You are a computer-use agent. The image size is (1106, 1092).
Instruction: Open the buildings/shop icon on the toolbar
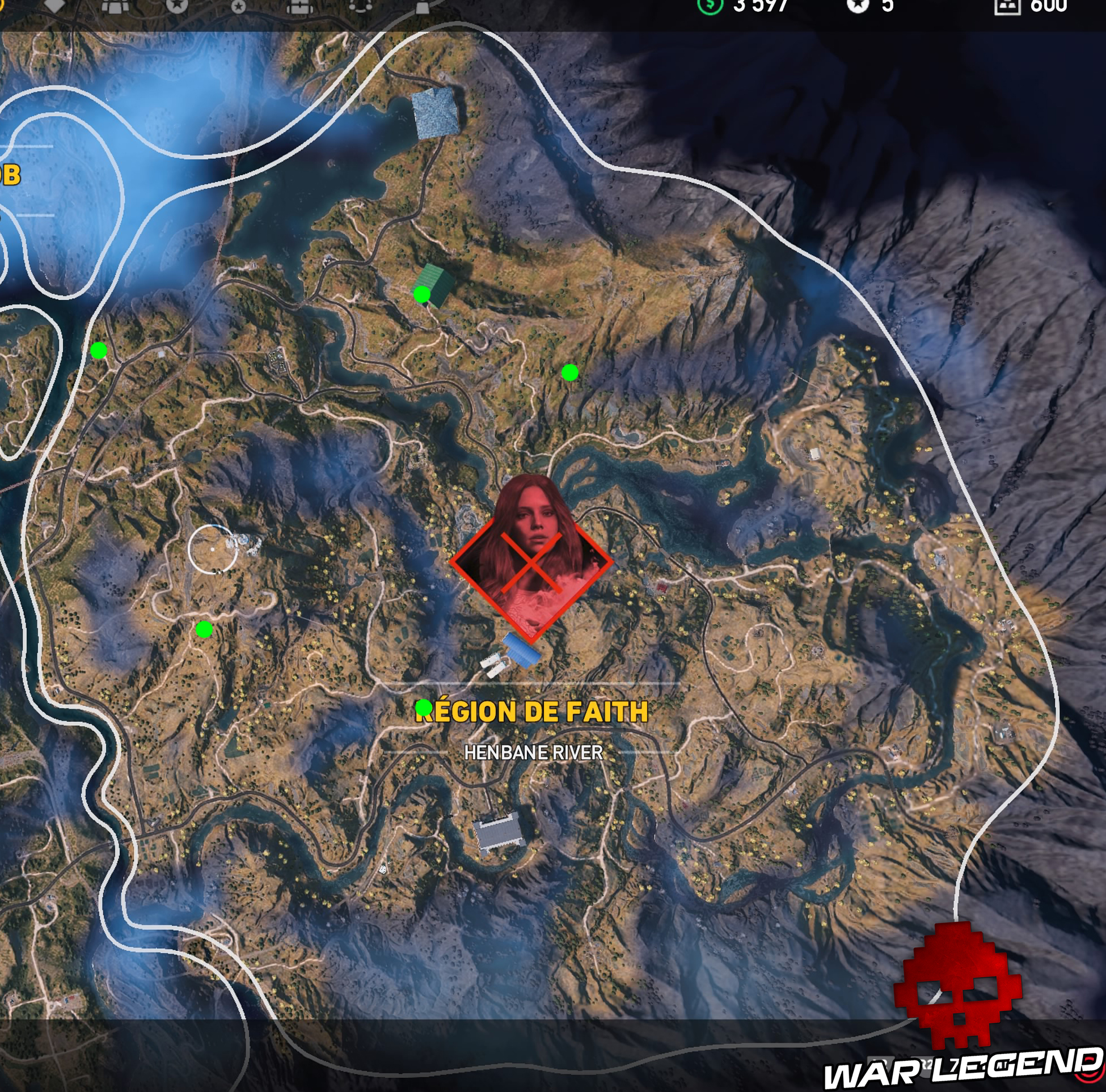coord(116,6)
